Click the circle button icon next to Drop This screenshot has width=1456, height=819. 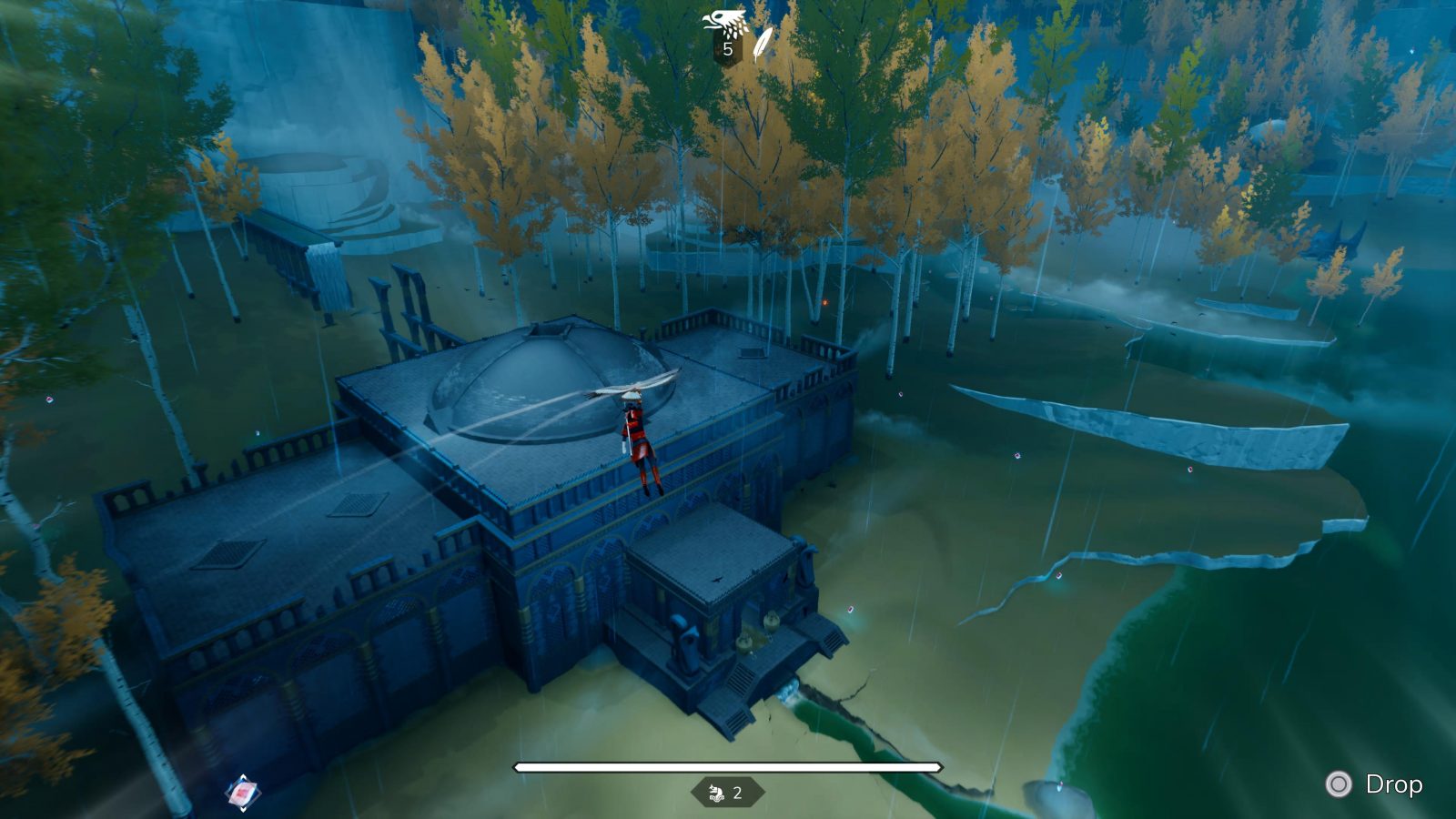pyautogui.click(x=1338, y=781)
